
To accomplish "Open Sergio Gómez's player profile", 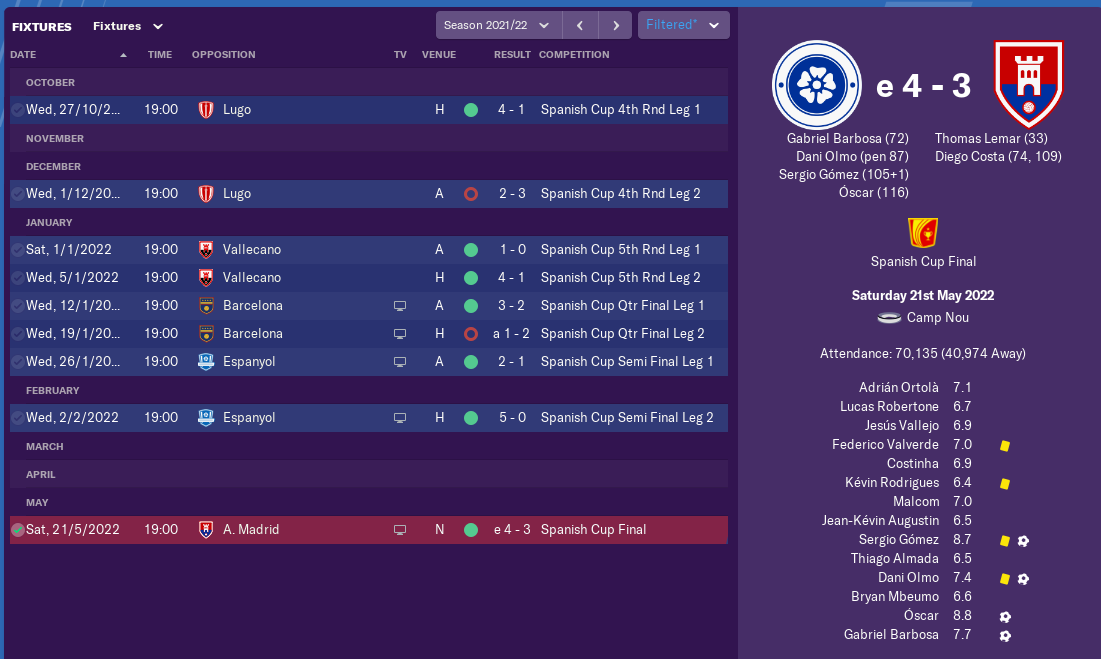I will (x=898, y=540).
